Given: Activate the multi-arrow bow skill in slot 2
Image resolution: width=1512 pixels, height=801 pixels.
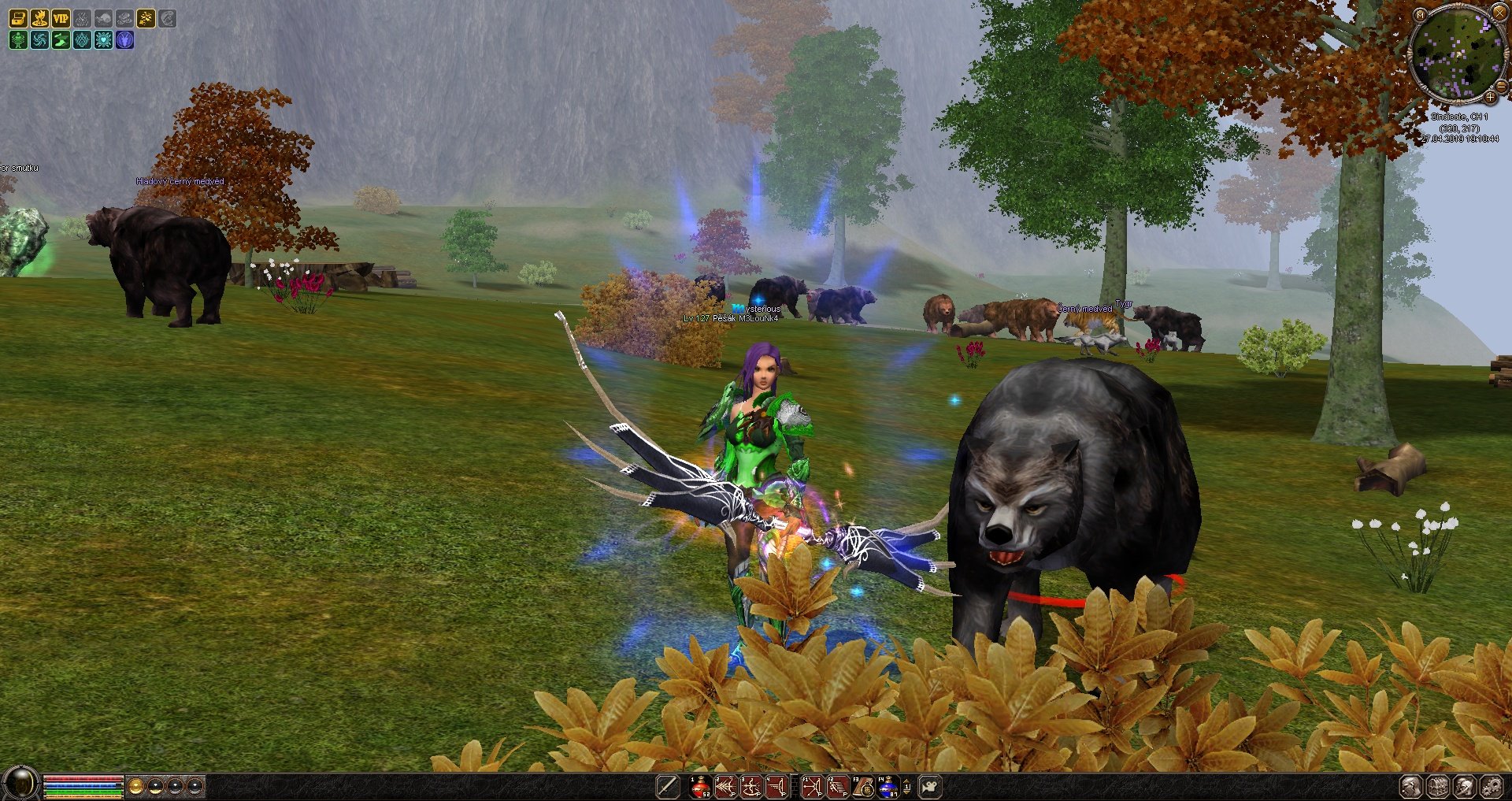Looking at the screenshot, I should pos(725,787).
